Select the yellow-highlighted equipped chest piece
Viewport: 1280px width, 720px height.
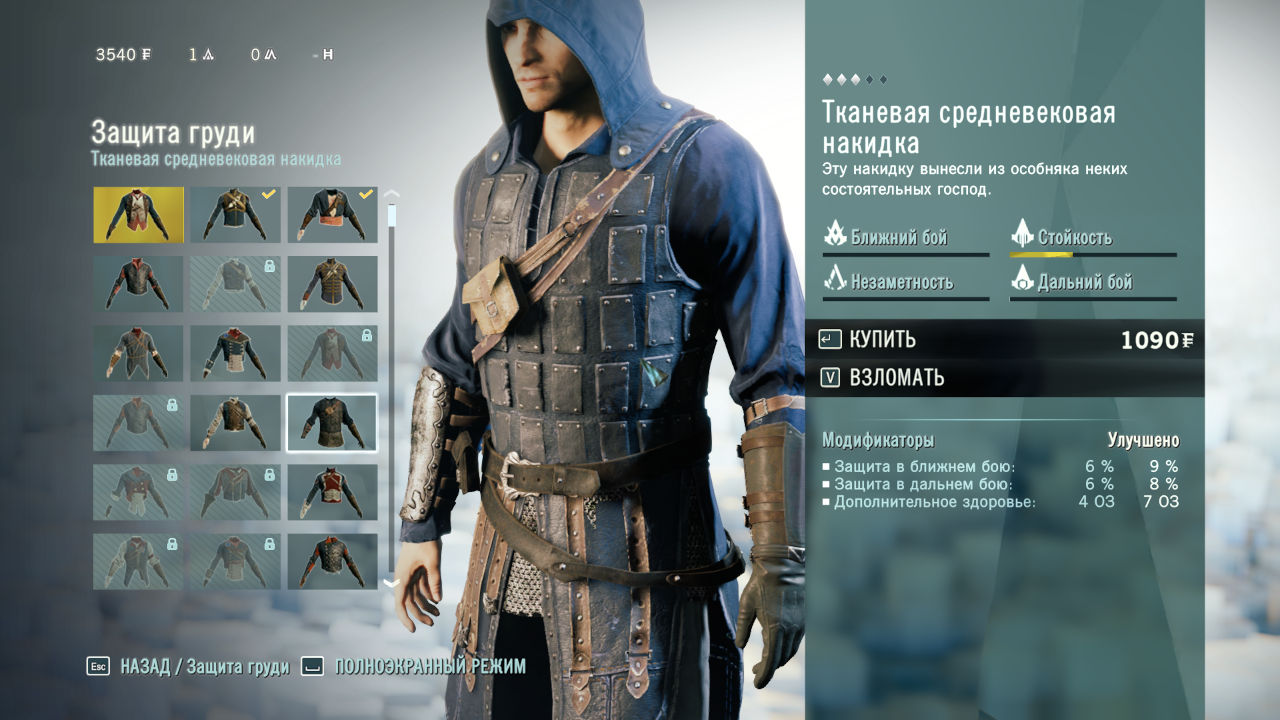139,214
